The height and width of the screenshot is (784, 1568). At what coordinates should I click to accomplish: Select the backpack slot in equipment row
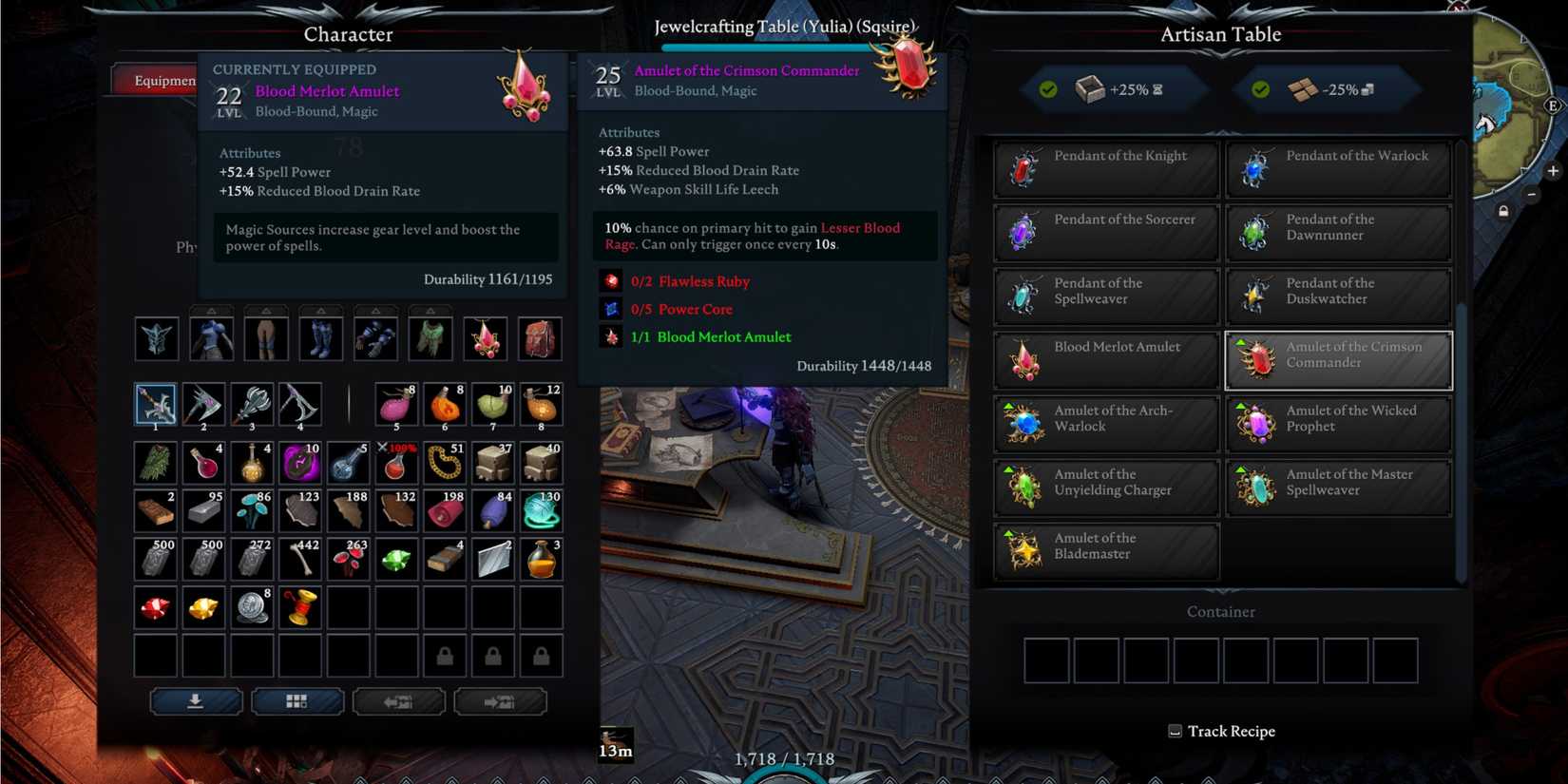540,338
